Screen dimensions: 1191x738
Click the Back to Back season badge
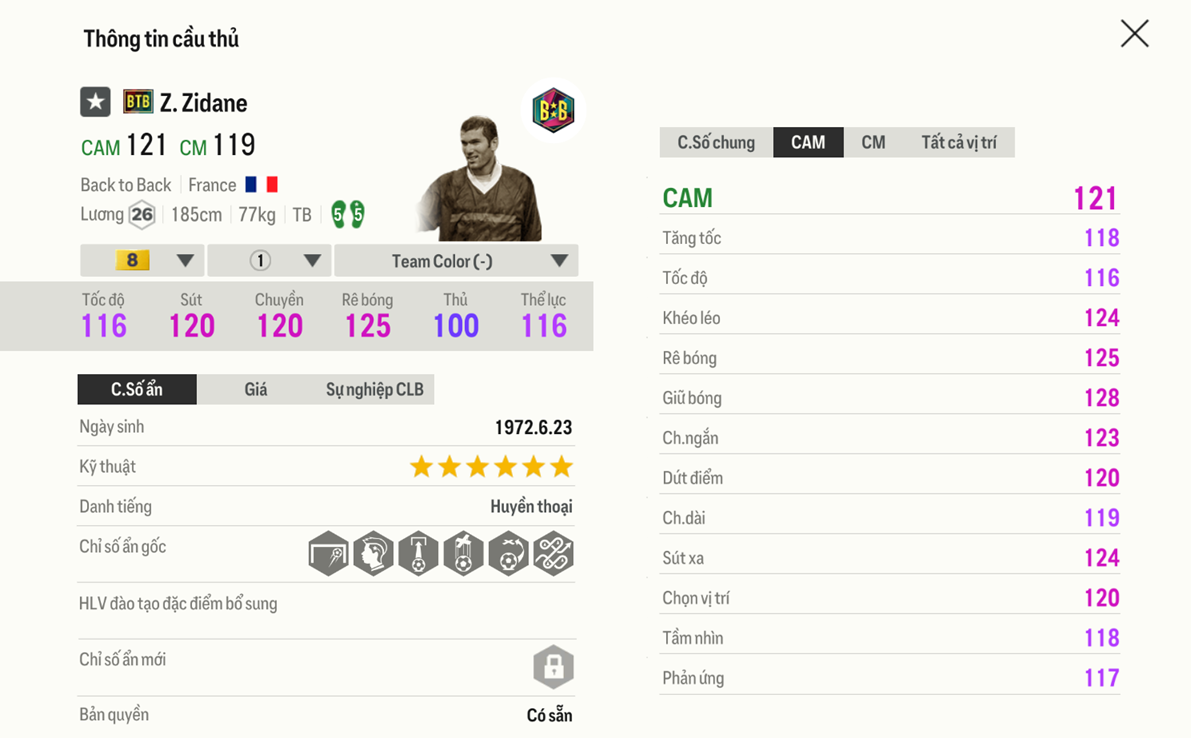[x=552, y=110]
